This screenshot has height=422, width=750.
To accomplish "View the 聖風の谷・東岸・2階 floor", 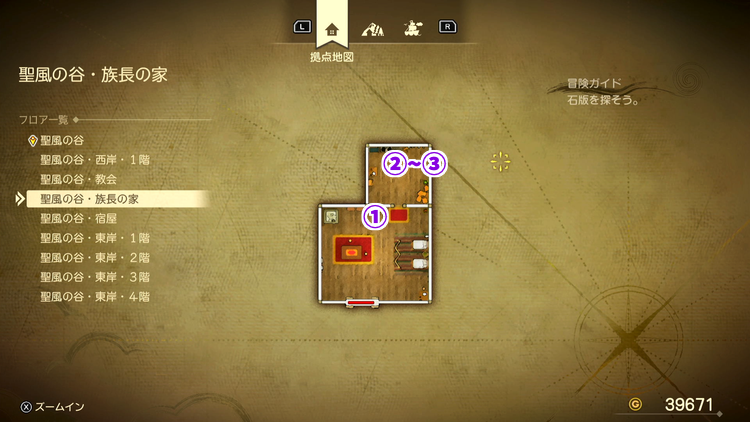I will (x=96, y=257).
